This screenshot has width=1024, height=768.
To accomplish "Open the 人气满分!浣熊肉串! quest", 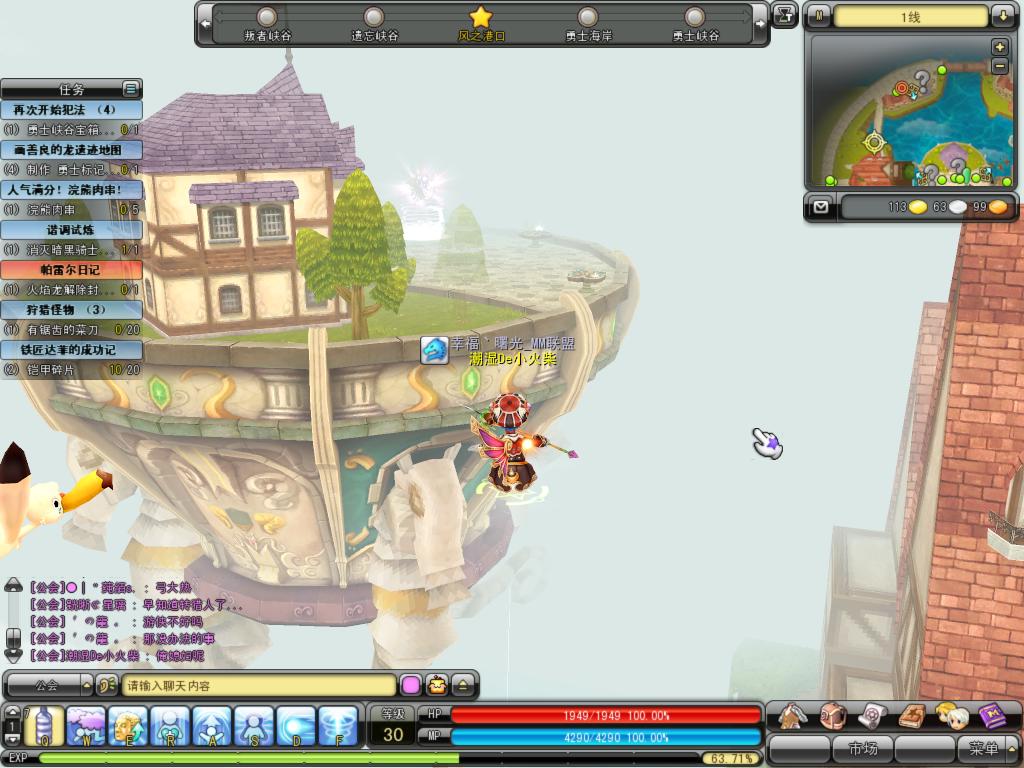I will pos(71,190).
